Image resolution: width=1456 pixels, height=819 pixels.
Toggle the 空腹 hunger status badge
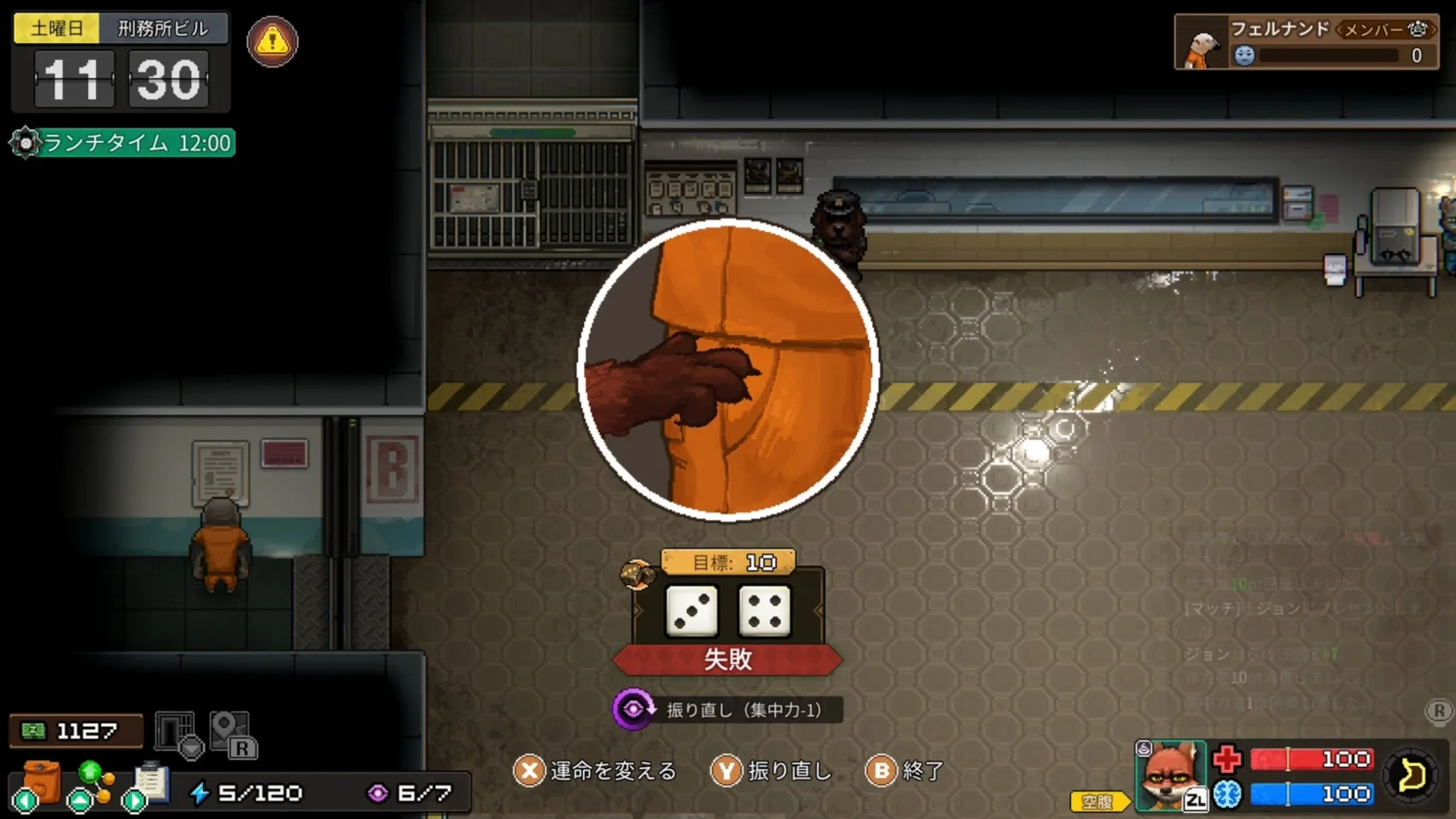(1097, 799)
